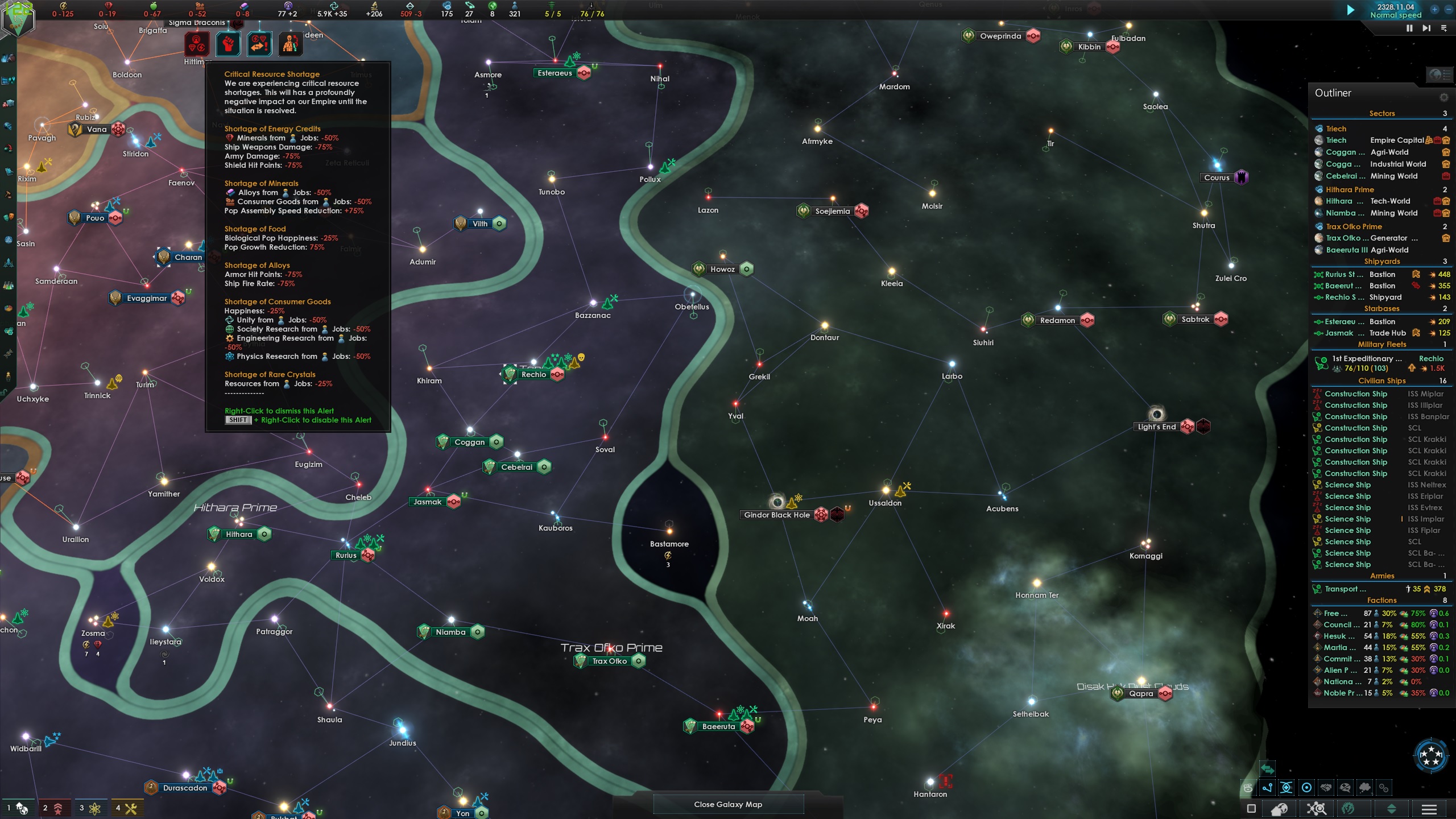
Task: Click the Close Galaxy Map button
Action: [x=728, y=804]
